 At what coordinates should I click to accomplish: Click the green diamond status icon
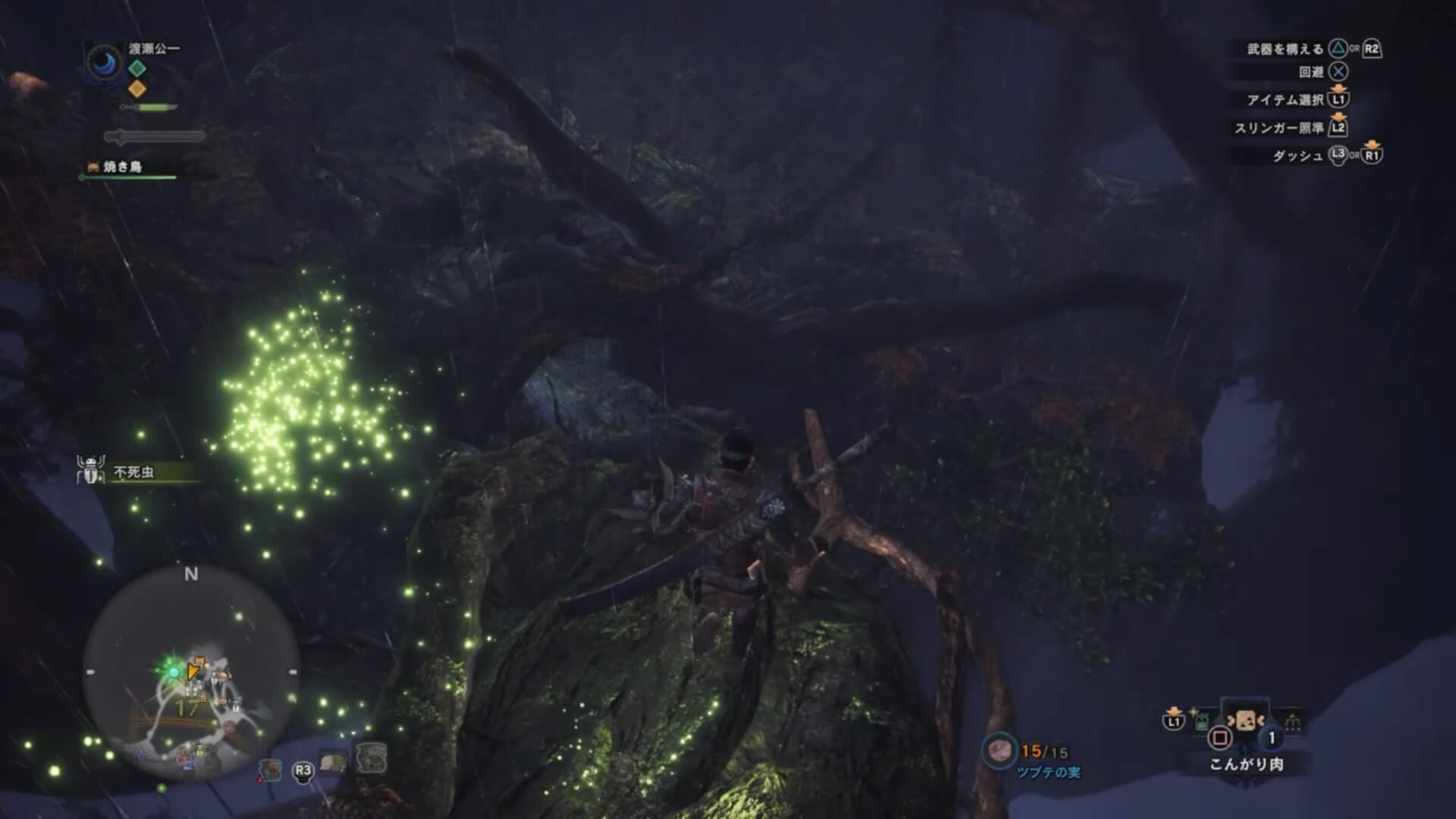click(137, 68)
